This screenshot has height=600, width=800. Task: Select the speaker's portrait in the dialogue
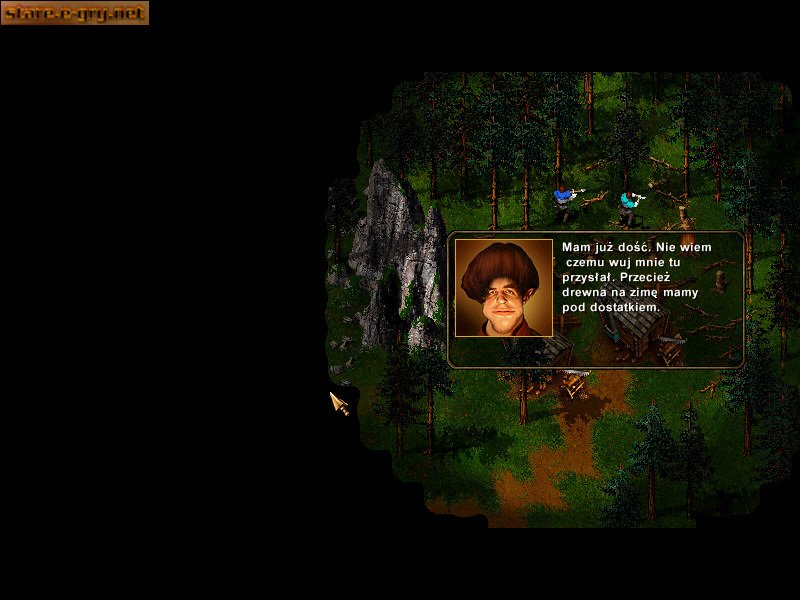pos(504,288)
